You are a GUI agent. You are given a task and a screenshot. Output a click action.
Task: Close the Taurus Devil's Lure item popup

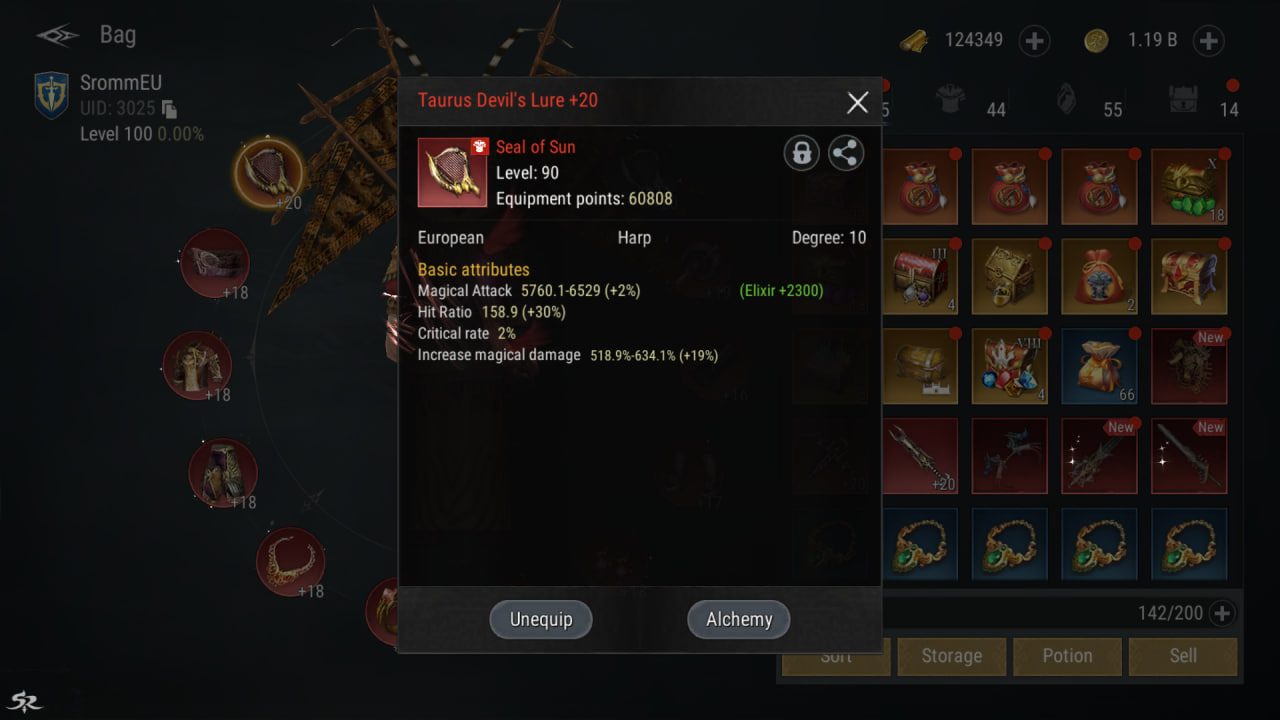coord(857,102)
